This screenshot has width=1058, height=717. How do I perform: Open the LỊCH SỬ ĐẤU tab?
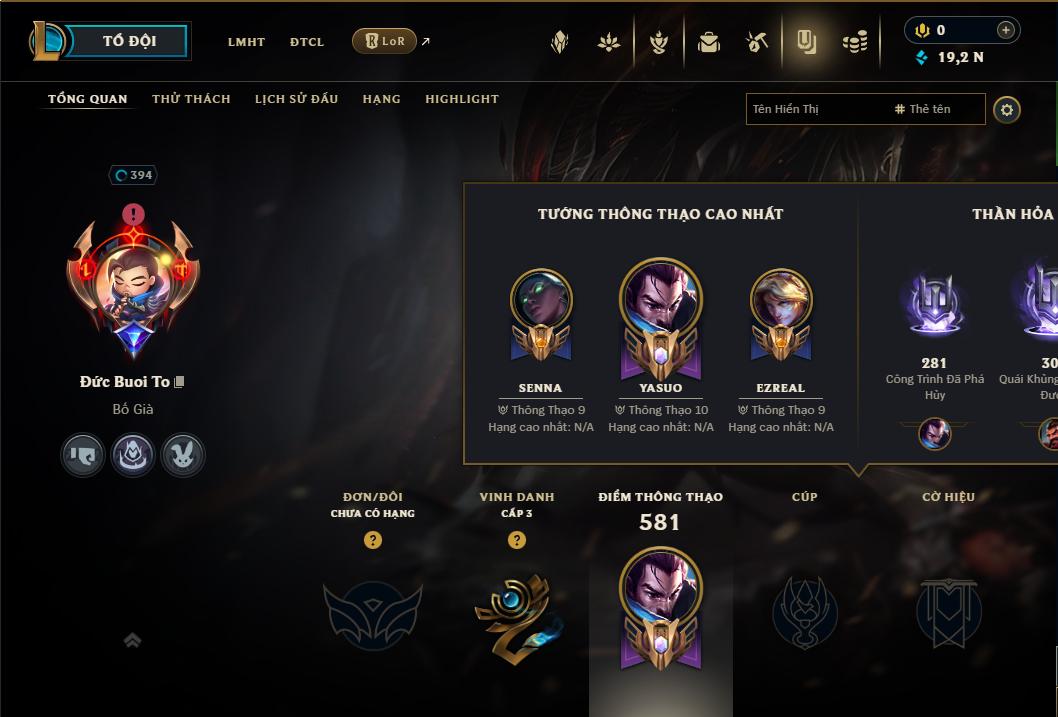click(296, 99)
